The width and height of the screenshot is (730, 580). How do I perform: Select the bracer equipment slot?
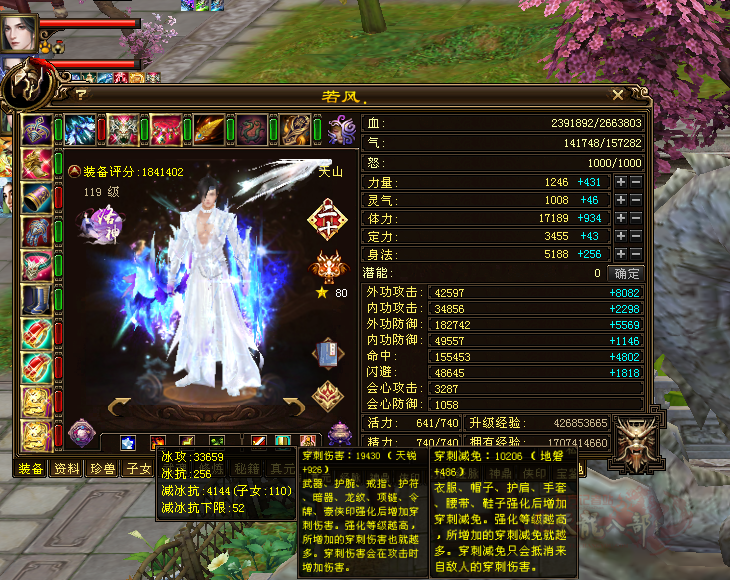[37, 198]
